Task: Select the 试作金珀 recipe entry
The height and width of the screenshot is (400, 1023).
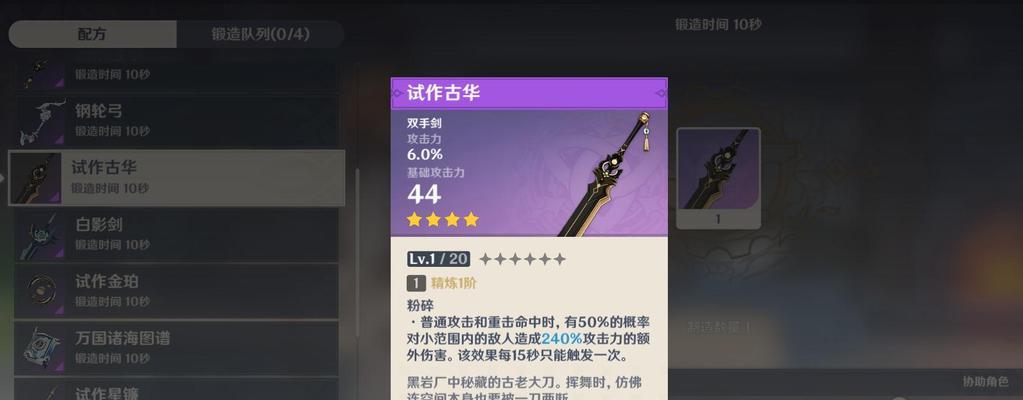Action: tap(177, 291)
